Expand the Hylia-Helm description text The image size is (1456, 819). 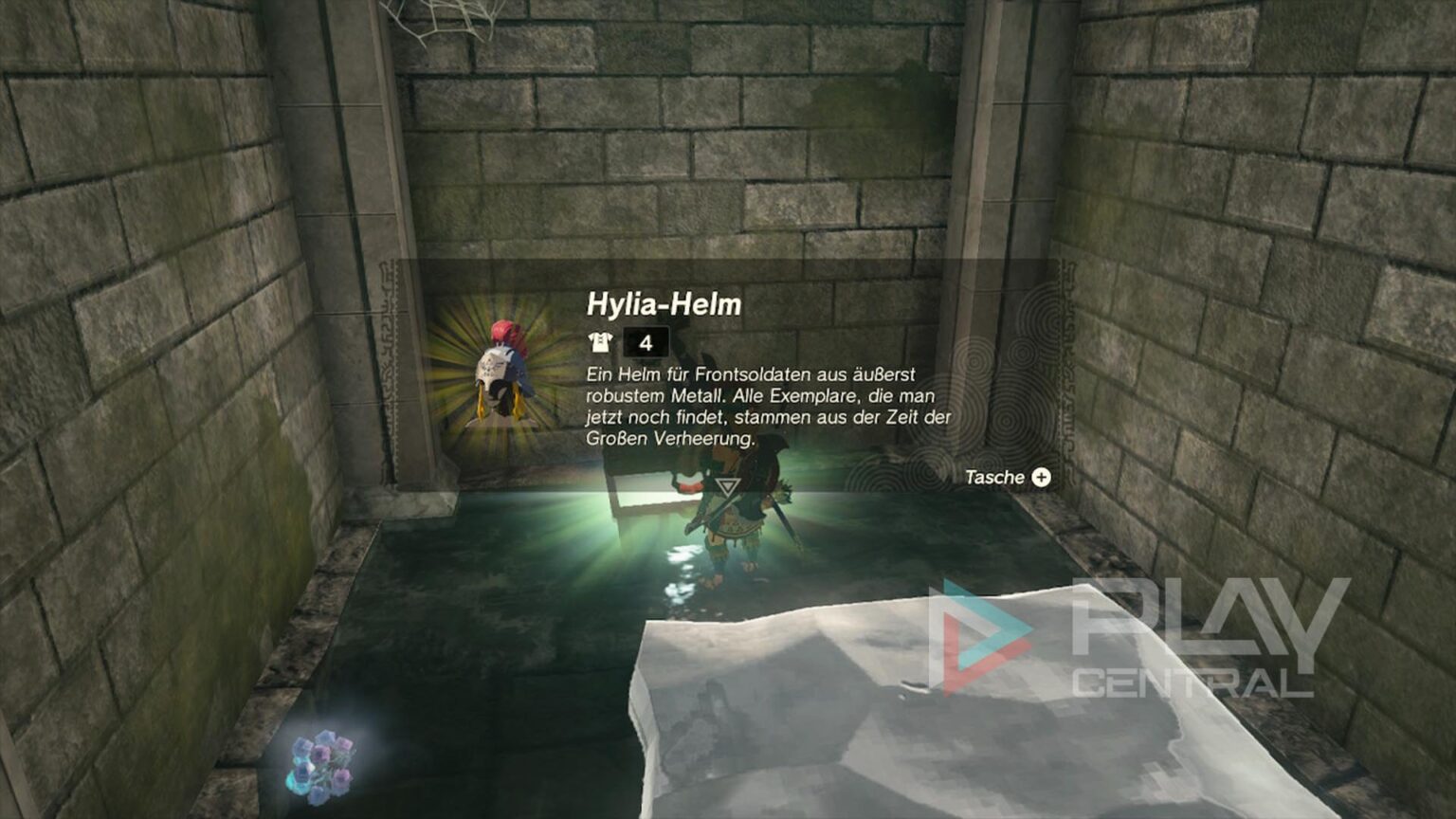(768, 401)
